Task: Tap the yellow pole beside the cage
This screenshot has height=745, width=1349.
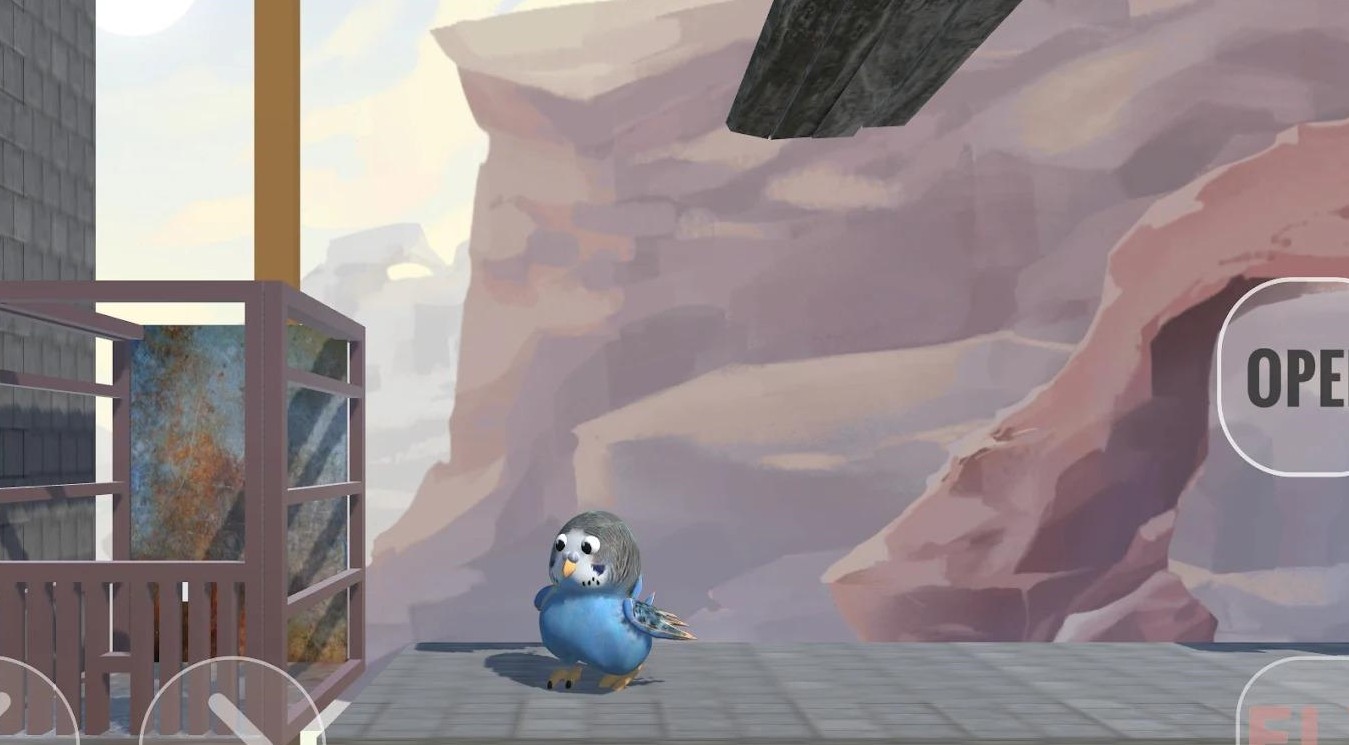Action: 277,150
